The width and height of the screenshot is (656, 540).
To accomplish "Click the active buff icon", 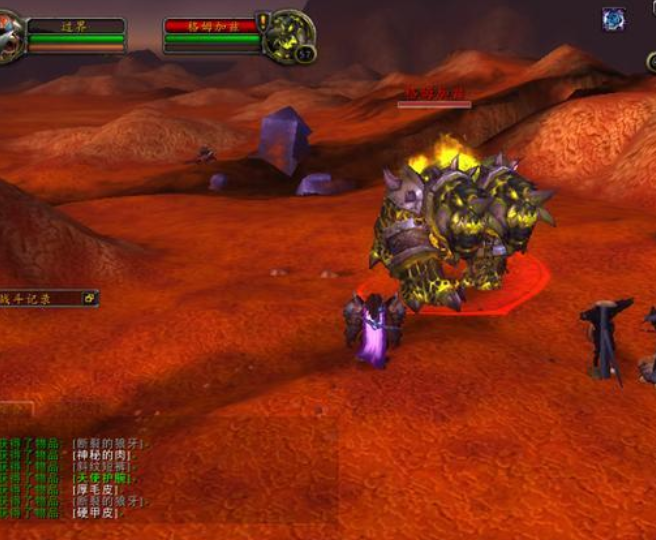I will click(613, 19).
